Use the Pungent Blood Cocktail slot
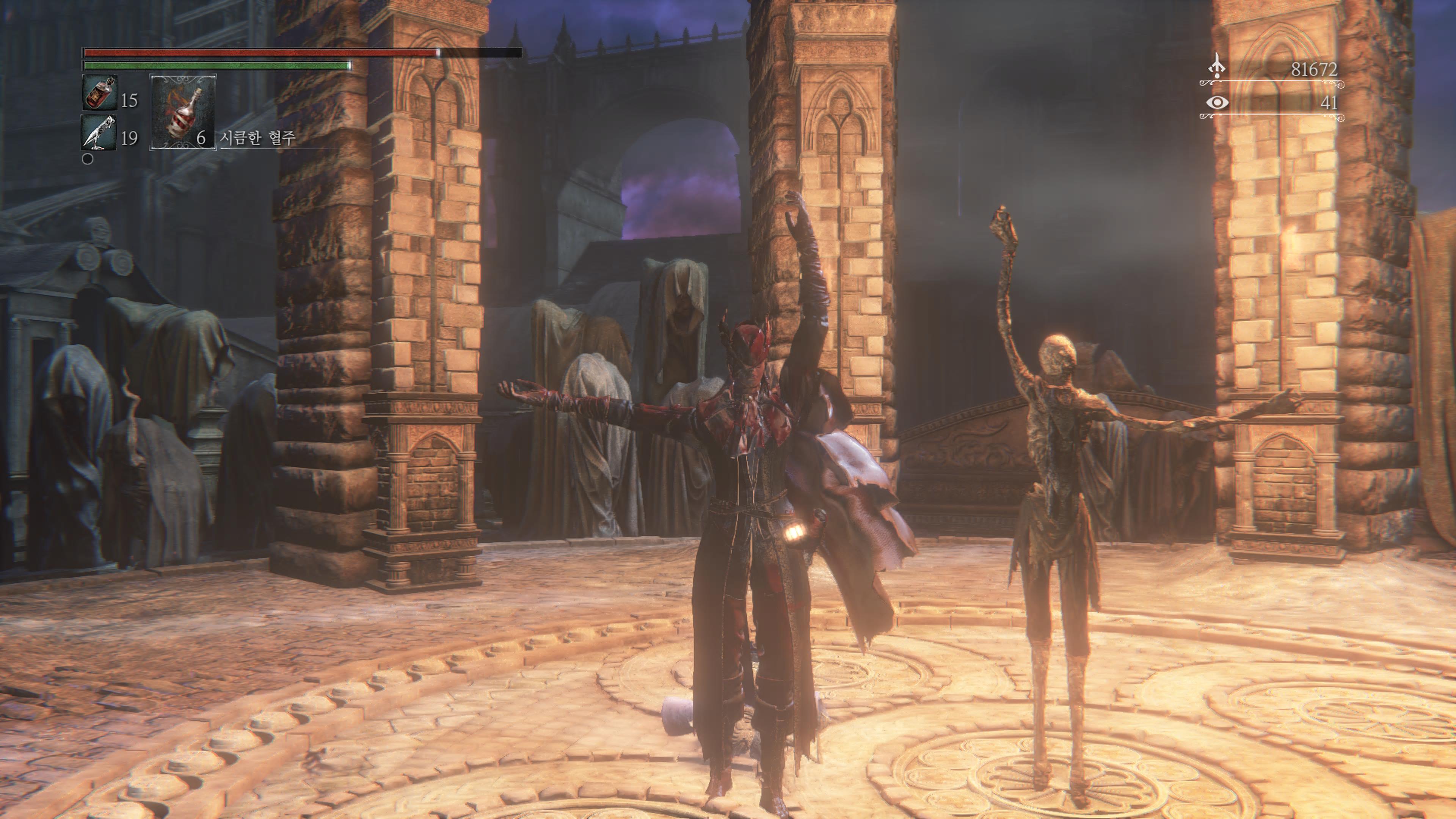1456x819 pixels. pyautogui.click(x=182, y=112)
